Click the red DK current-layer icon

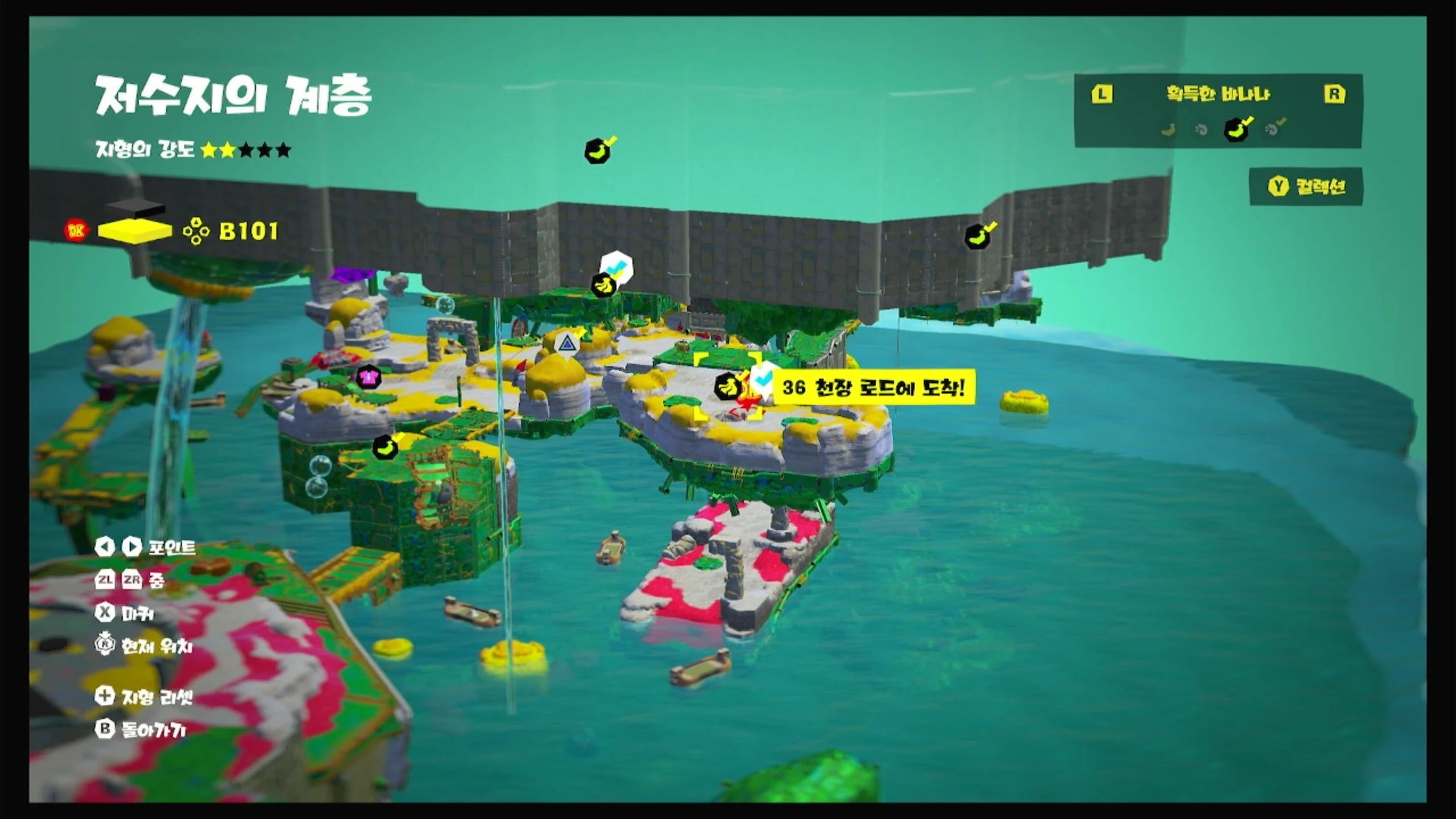pyautogui.click(x=76, y=231)
